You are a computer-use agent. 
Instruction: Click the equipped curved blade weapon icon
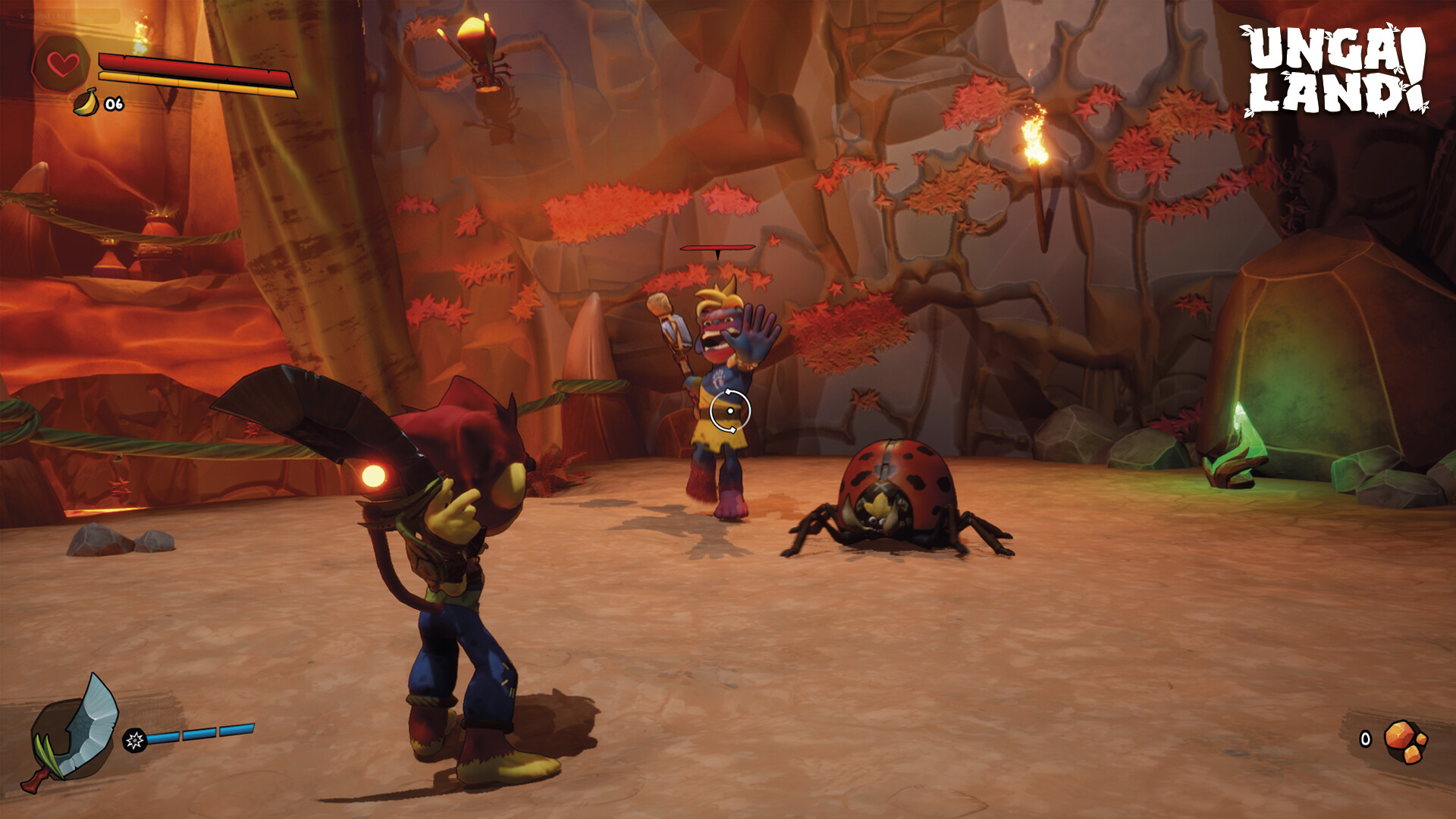click(x=74, y=732)
